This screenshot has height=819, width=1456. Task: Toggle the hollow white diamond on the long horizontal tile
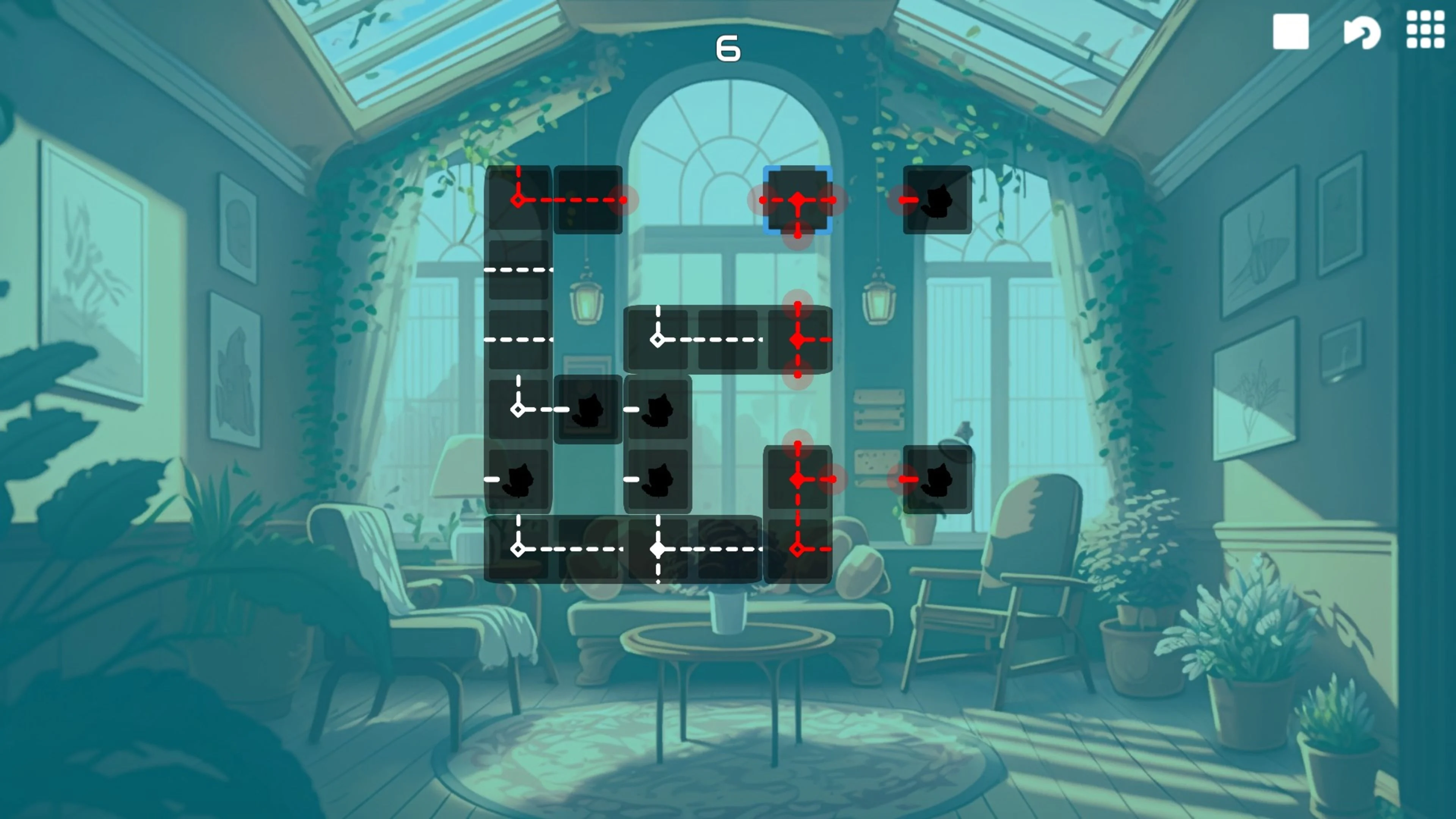click(x=657, y=339)
